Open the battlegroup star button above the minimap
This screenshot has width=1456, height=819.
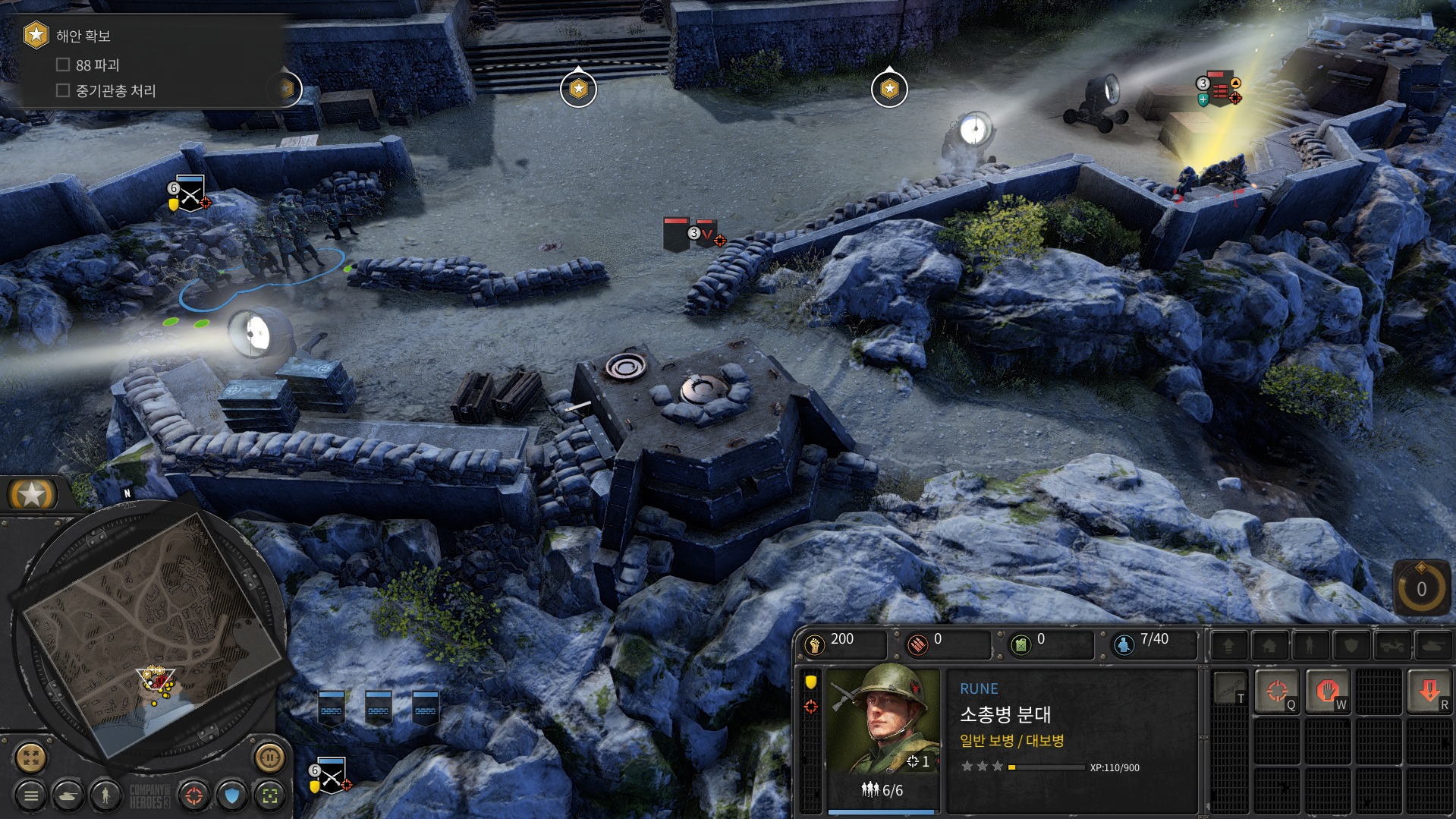[32, 495]
